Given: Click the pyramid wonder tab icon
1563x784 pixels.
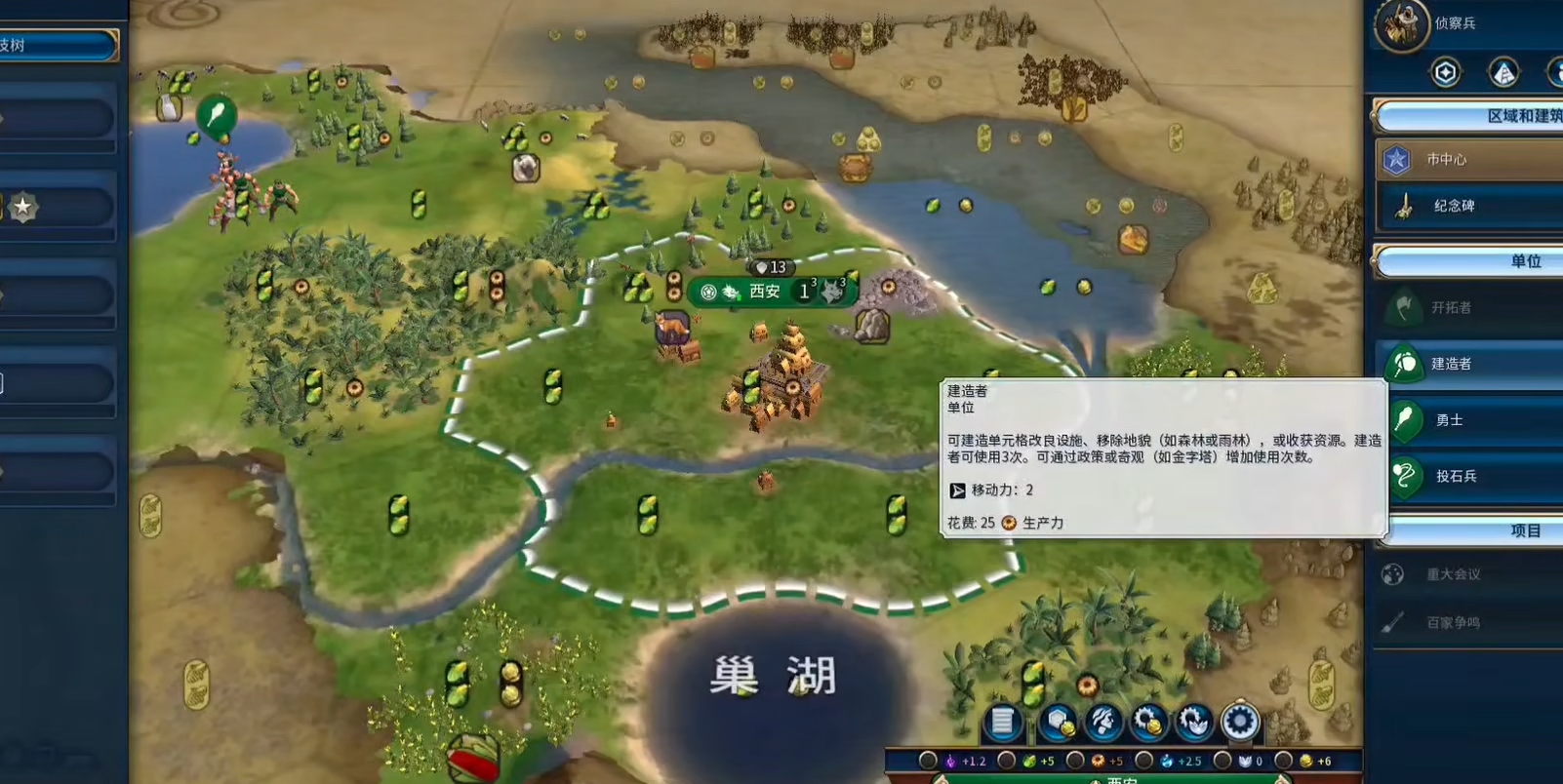Looking at the screenshot, I should point(1503,72).
